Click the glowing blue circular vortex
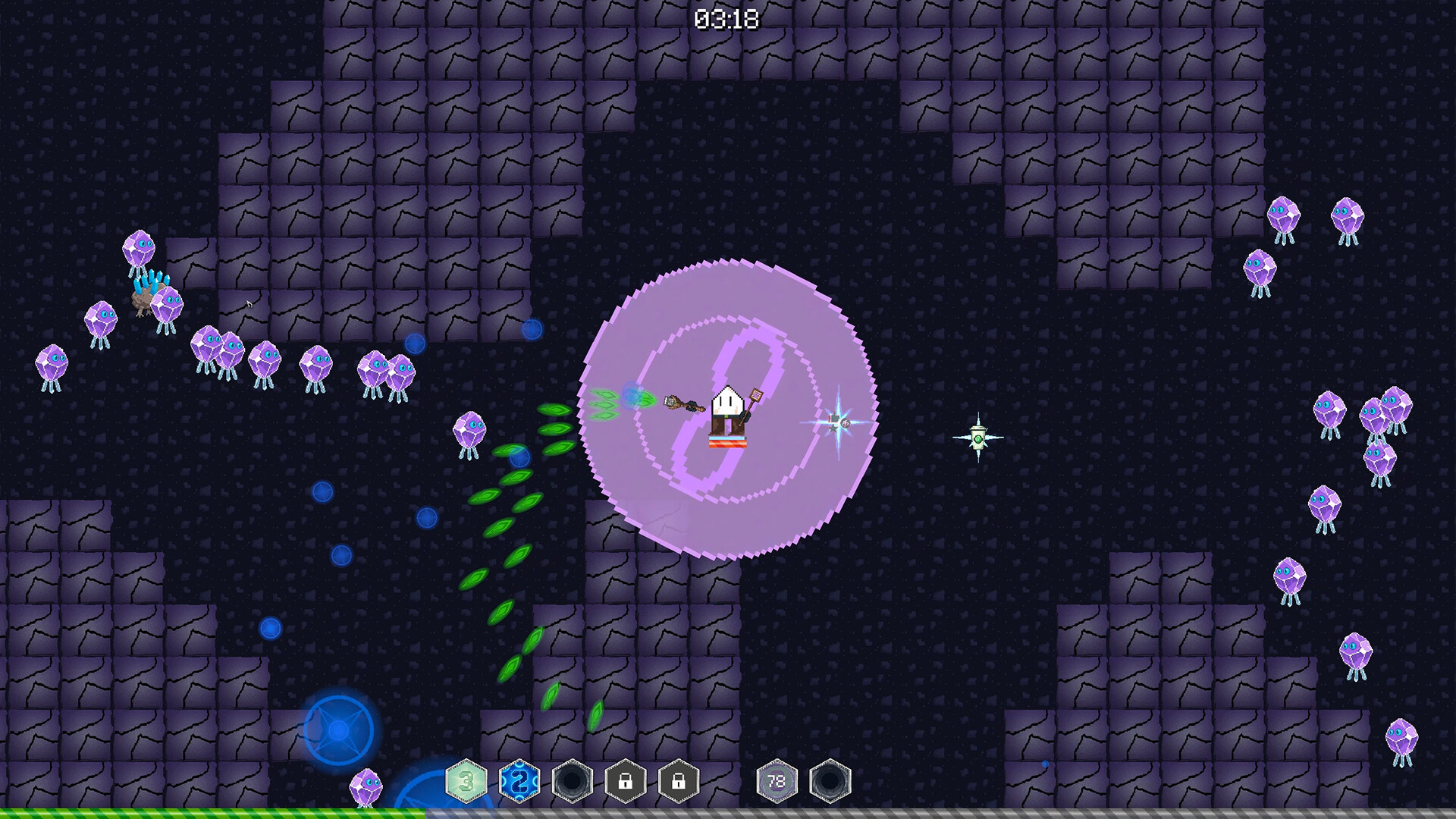The image size is (1456, 819). click(340, 730)
